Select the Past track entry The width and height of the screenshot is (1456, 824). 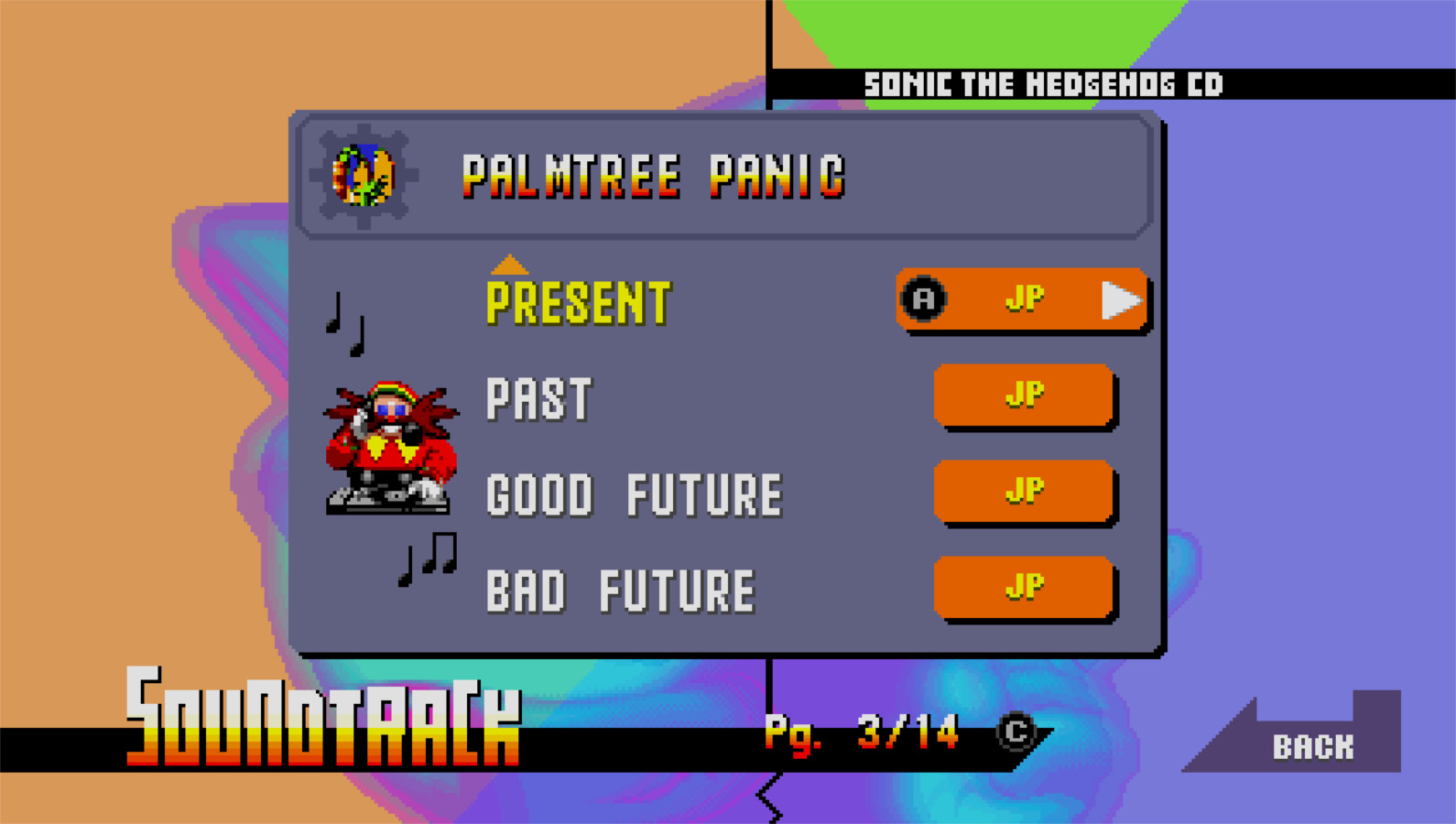coord(538,397)
